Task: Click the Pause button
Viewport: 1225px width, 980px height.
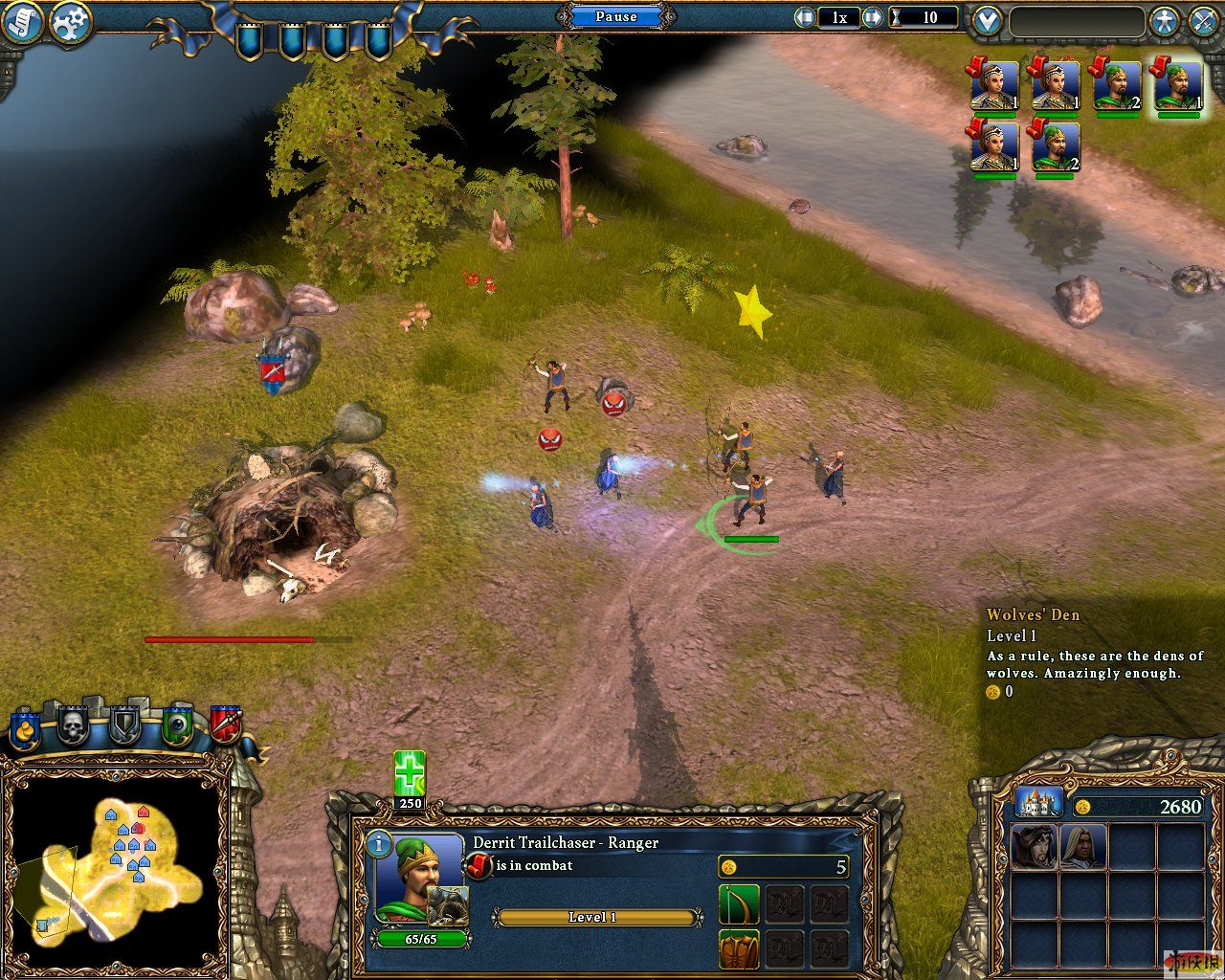Action: [x=615, y=16]
